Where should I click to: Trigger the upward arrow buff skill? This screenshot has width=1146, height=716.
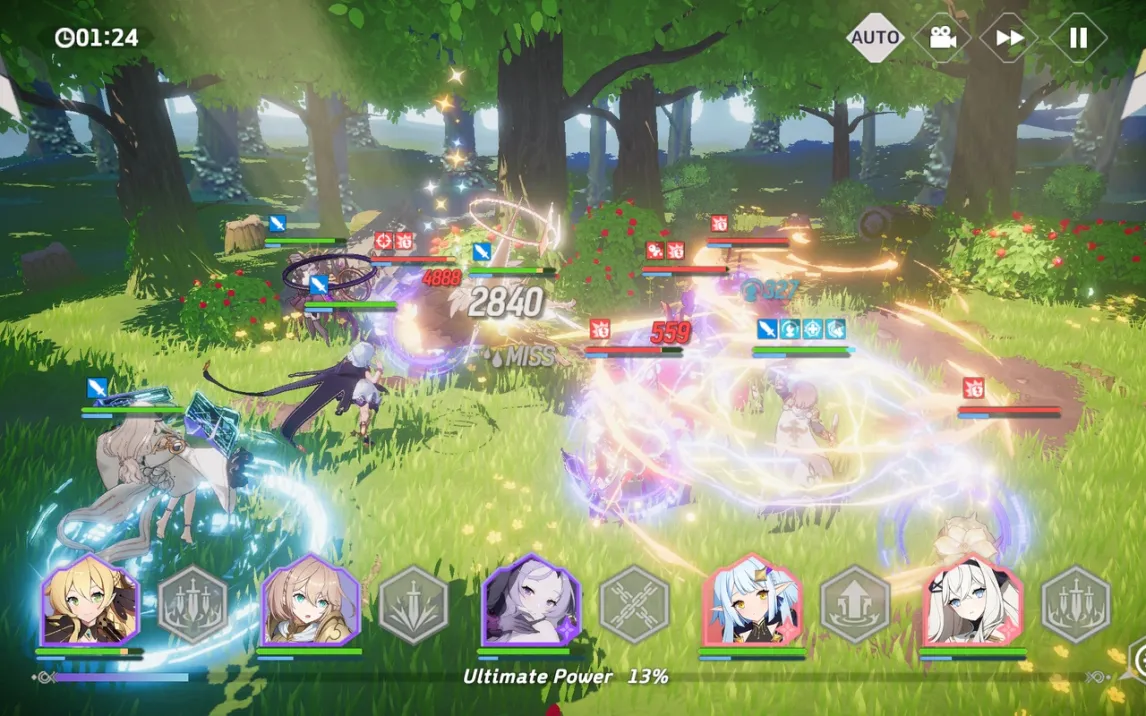855,604
